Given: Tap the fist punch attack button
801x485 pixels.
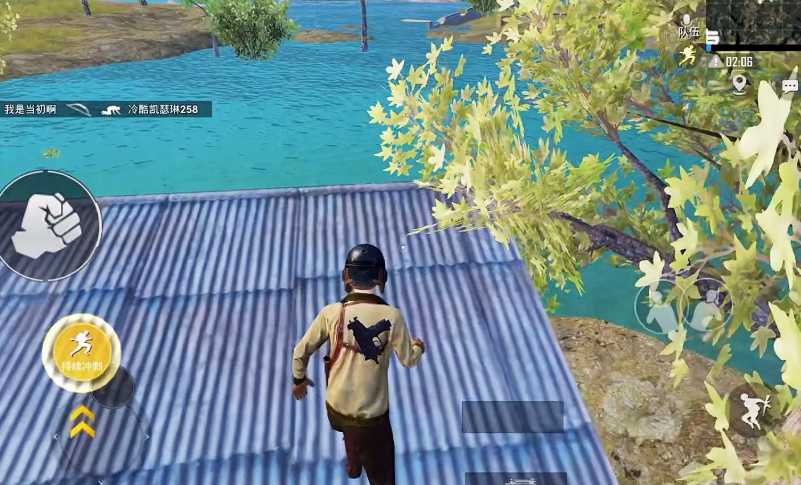Looking at the screenshot, I should [48, 224].
